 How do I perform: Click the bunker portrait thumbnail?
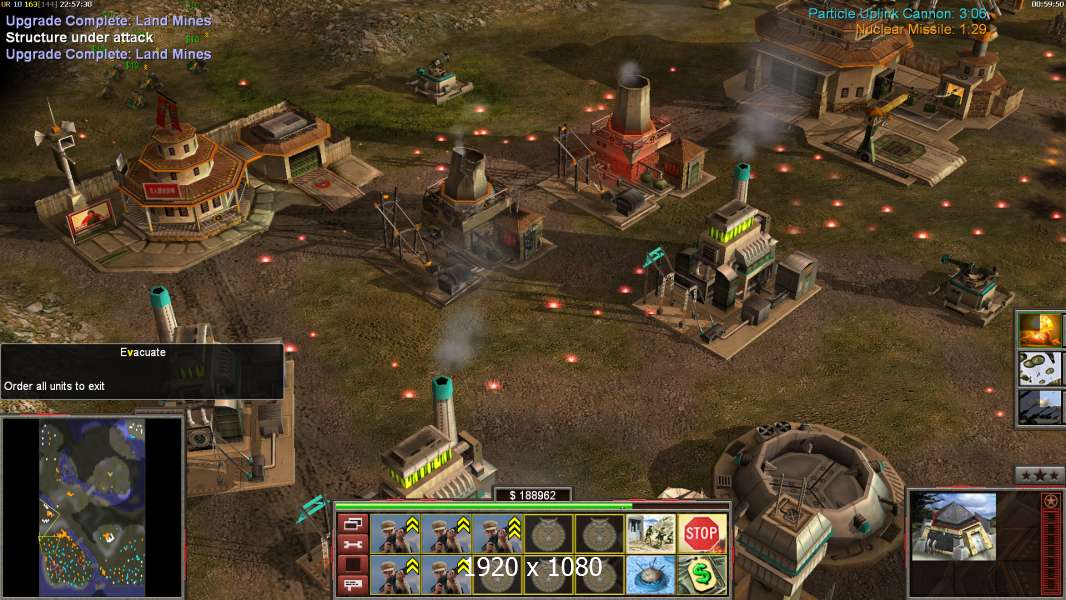[953, 526]
